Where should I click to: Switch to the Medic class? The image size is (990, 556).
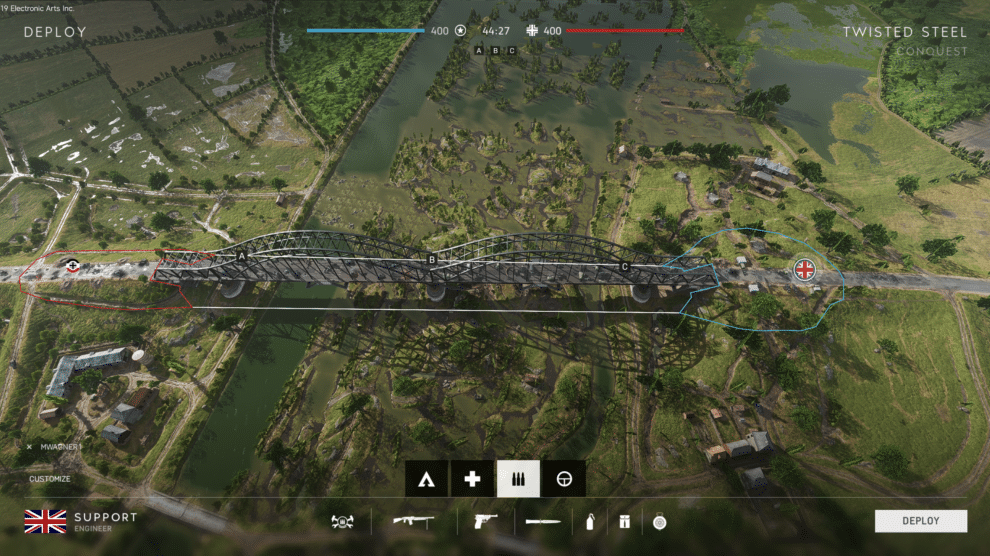(472, 479)
